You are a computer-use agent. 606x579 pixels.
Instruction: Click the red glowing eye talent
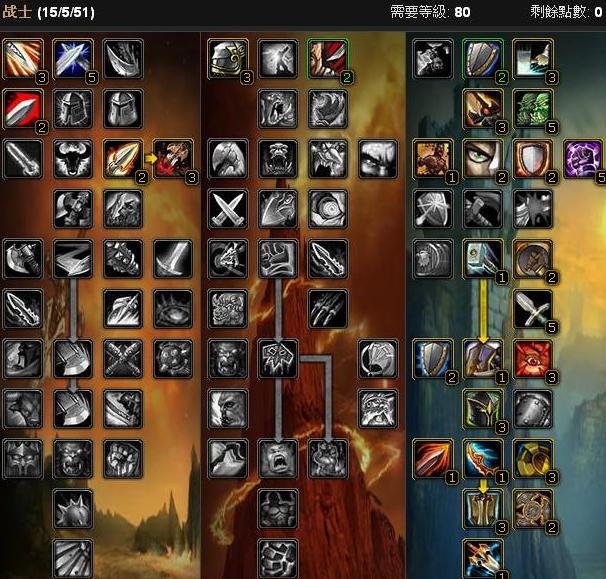[x=532, y=357]
